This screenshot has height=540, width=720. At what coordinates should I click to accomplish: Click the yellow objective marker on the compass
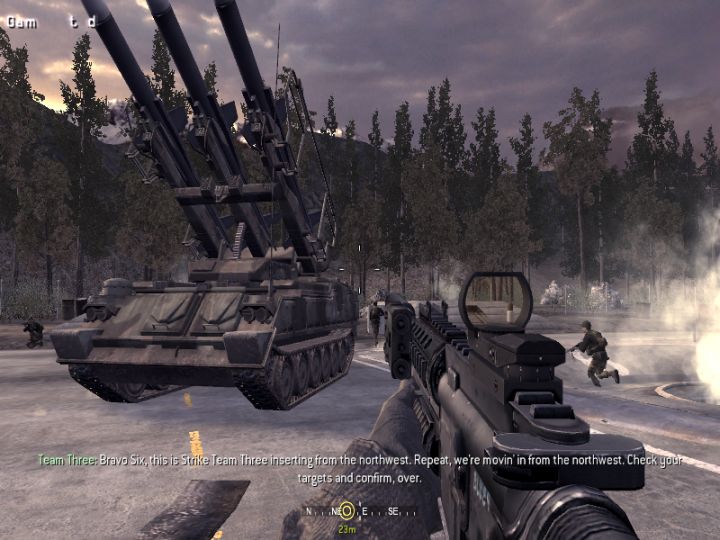coord(346,510)
